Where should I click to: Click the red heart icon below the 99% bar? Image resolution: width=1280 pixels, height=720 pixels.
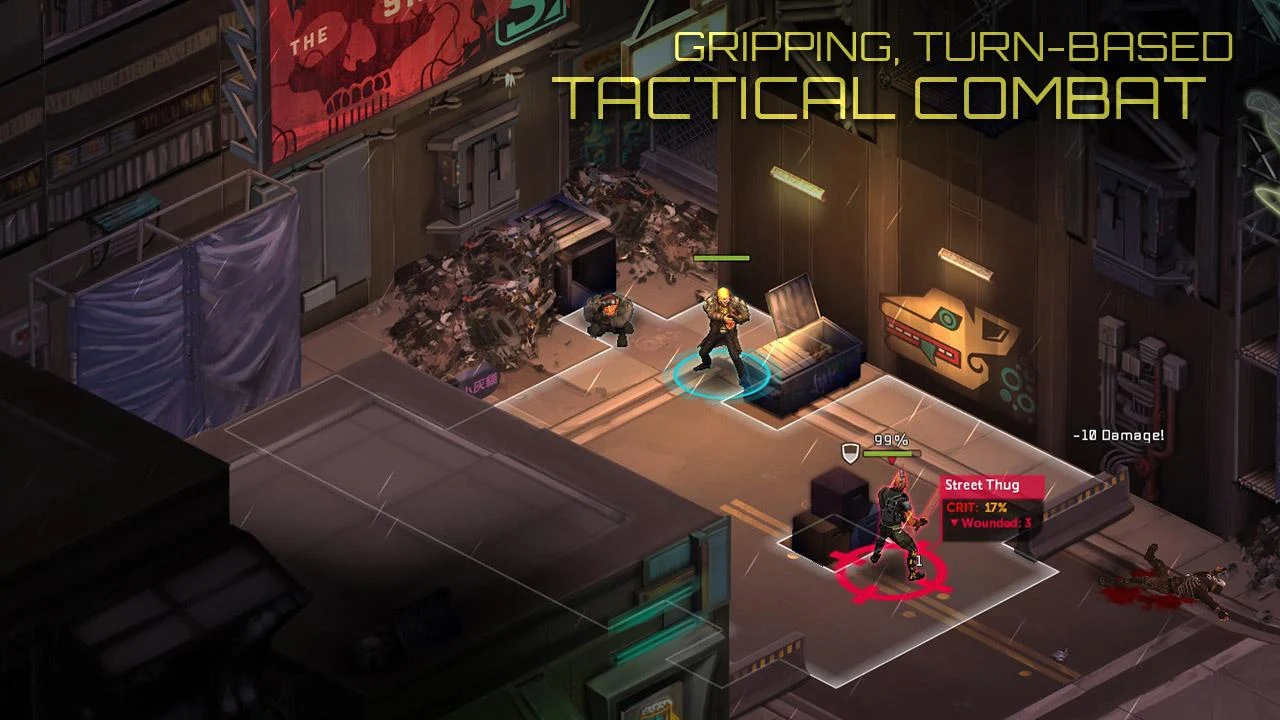tap(892, 459)
